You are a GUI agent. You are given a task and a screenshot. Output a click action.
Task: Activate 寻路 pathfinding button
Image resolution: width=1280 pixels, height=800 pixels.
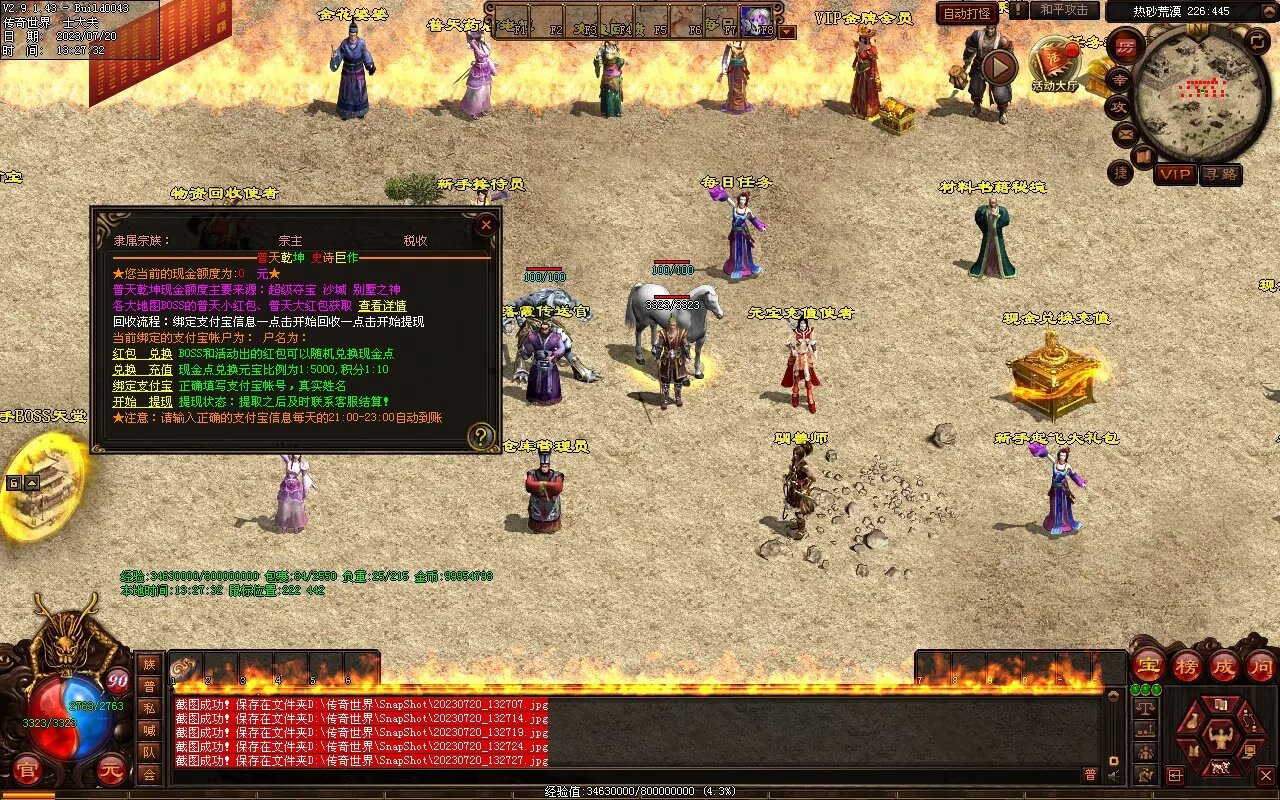1220,174
